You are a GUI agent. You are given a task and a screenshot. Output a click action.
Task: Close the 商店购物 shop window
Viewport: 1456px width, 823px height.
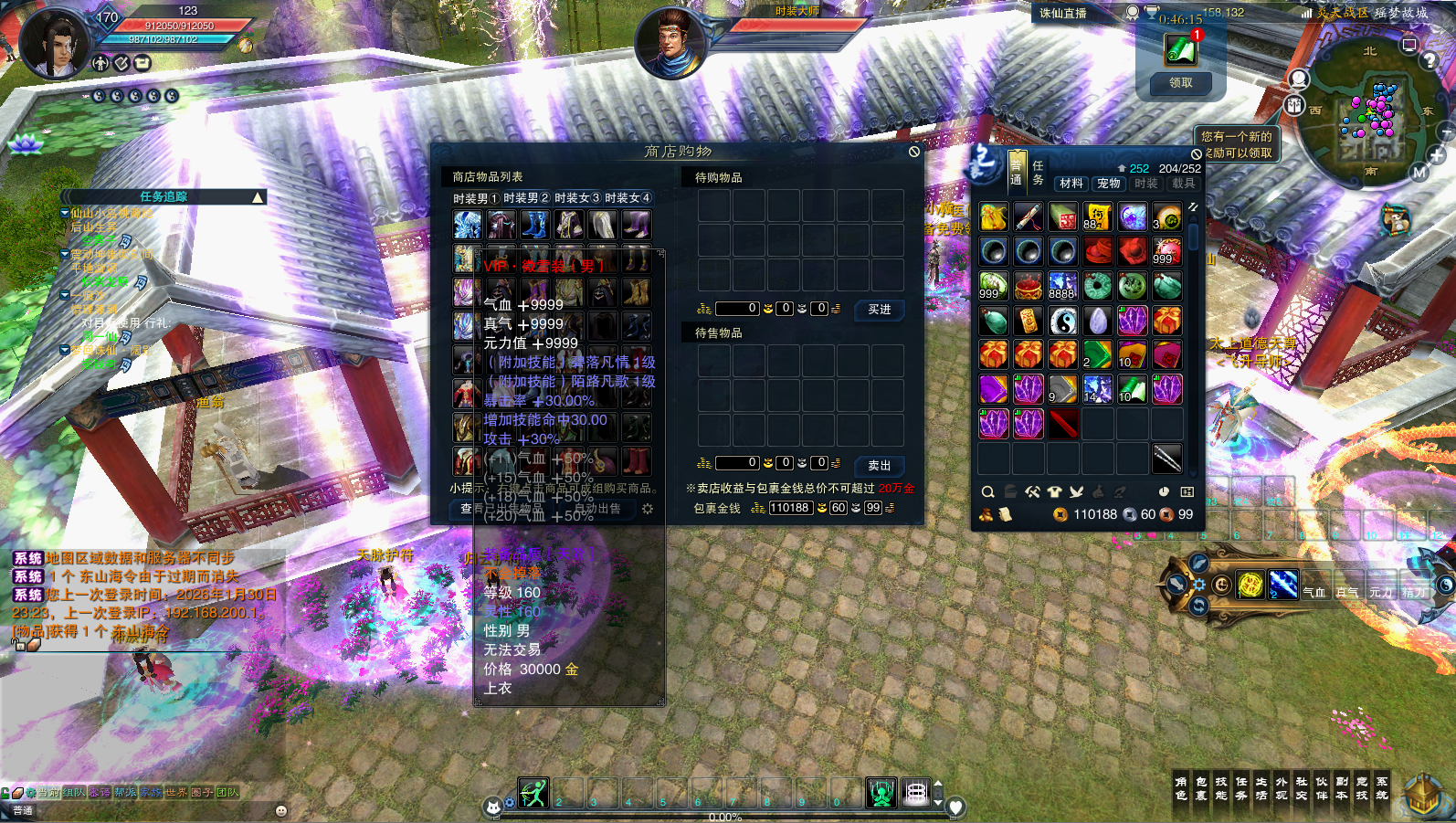(913, 152)
